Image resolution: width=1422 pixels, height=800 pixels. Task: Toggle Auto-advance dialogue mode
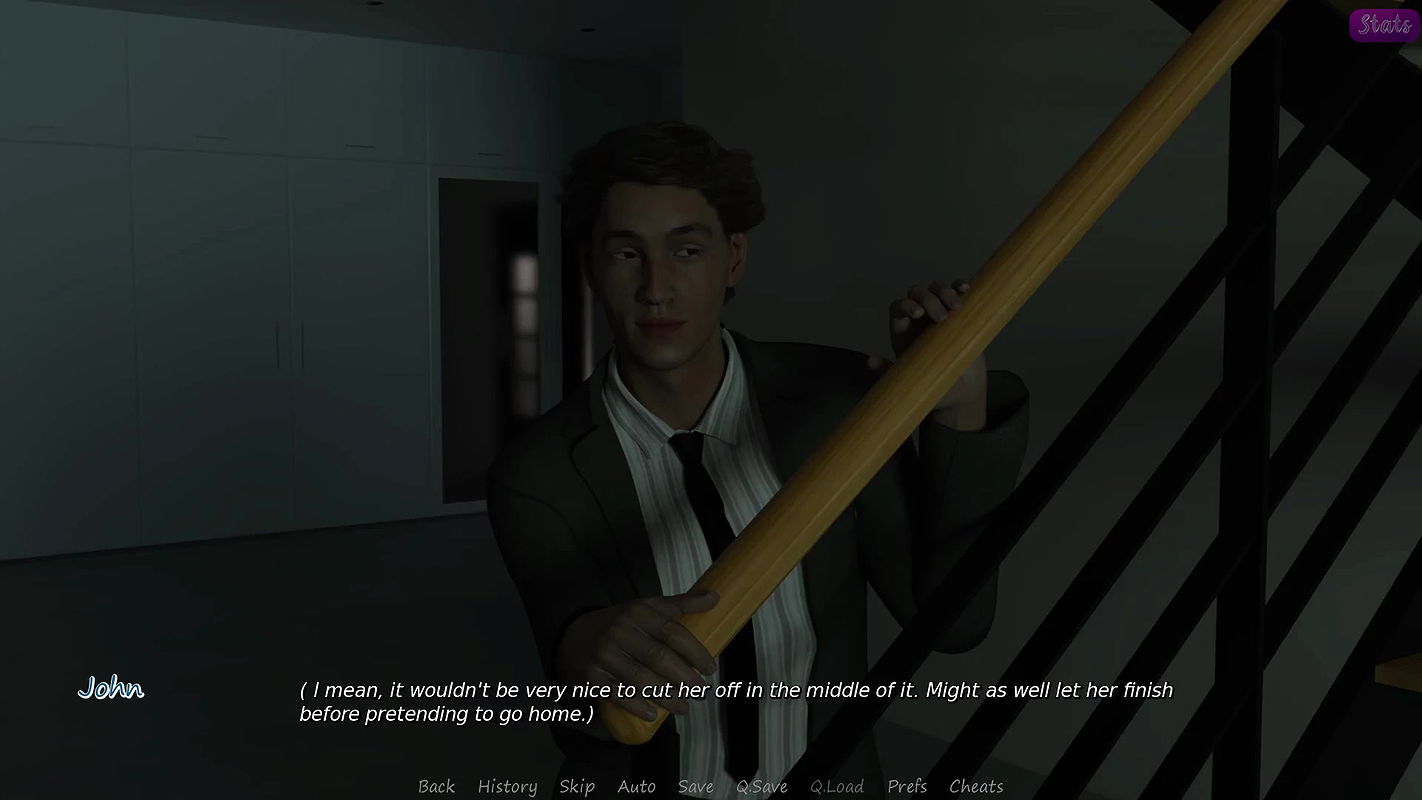click(636, 787)
